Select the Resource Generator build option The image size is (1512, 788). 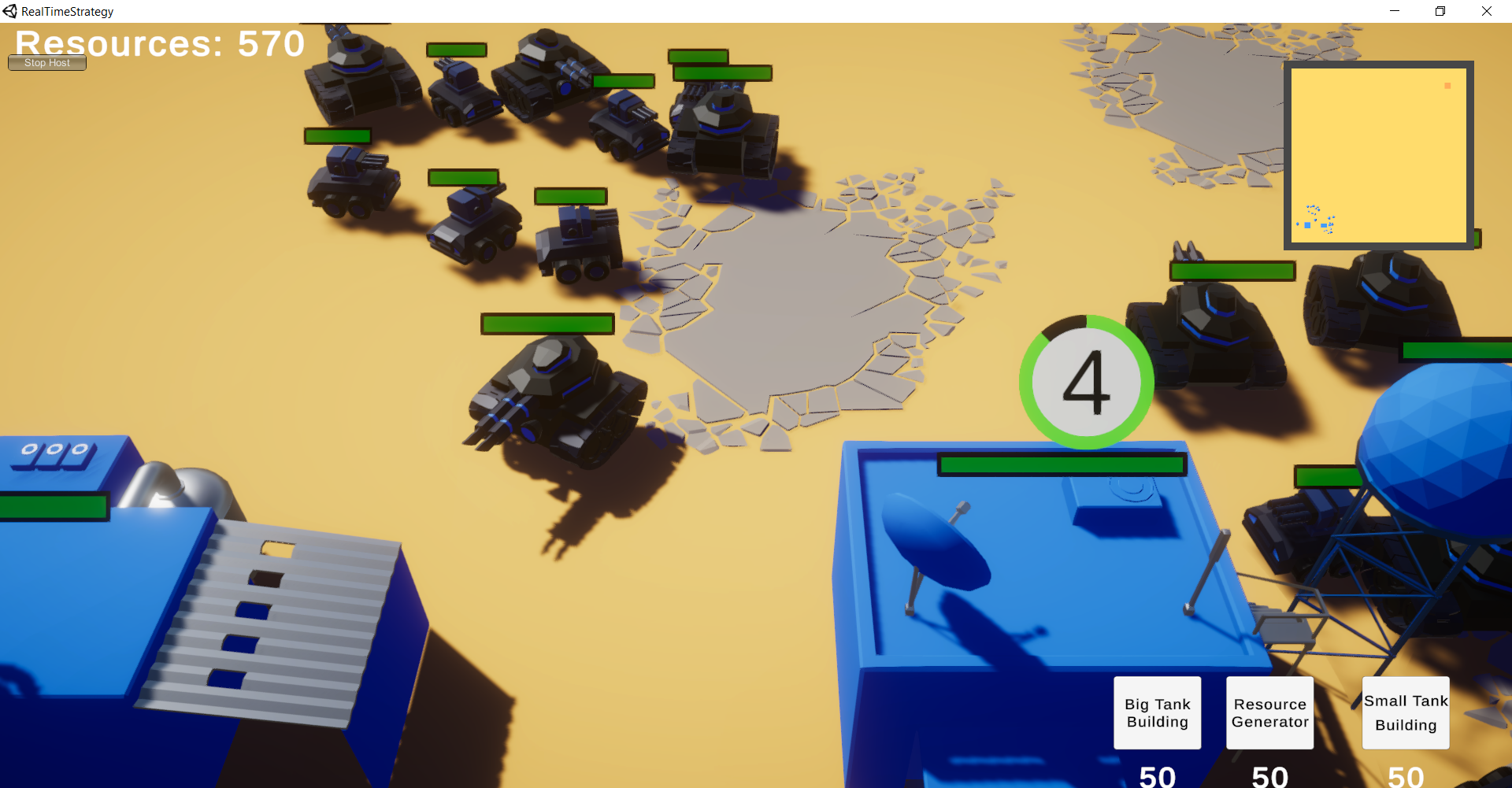pyautogui.click(x=1269, y=712)
